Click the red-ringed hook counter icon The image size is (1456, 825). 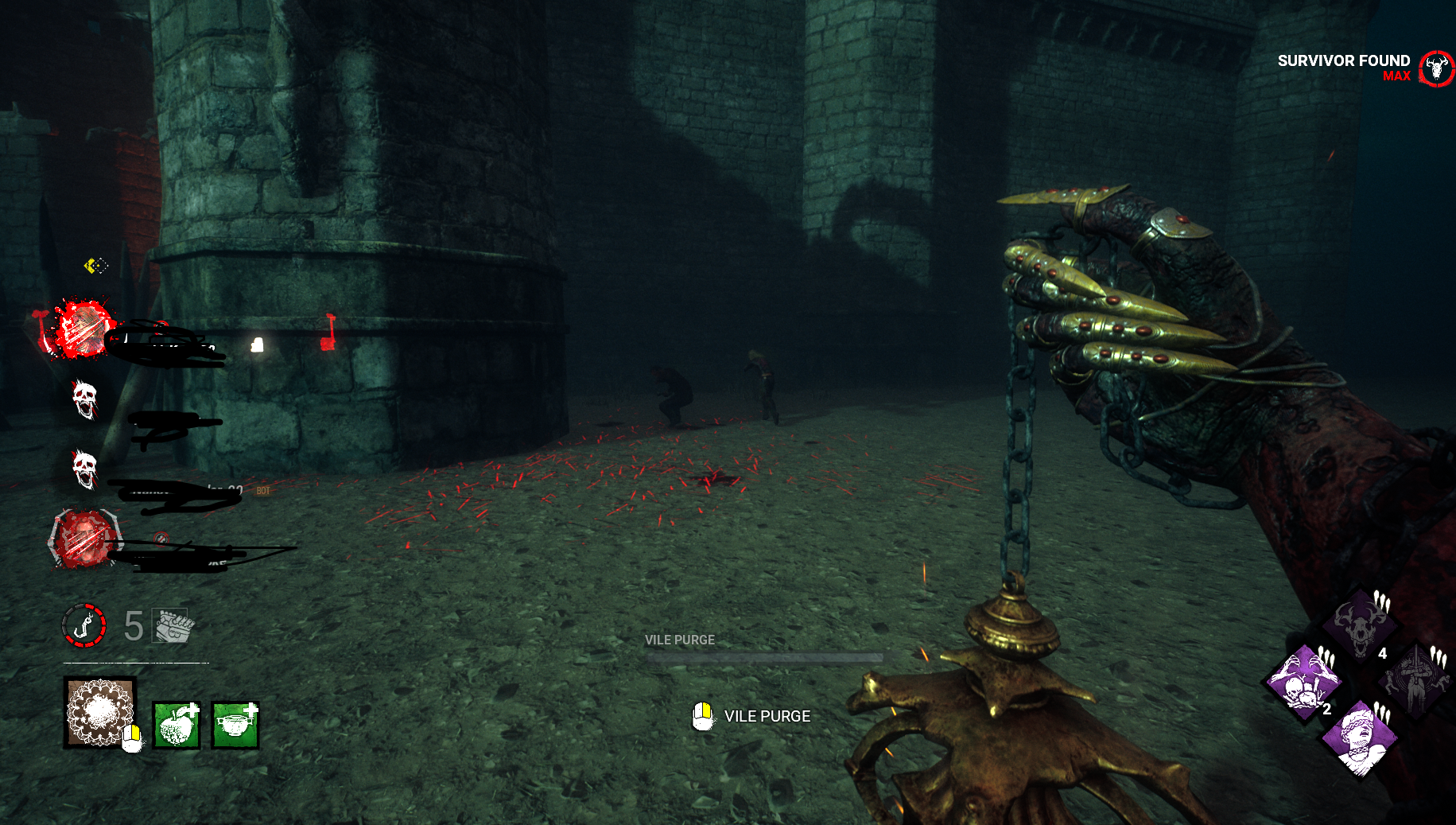tap(83, 625)
